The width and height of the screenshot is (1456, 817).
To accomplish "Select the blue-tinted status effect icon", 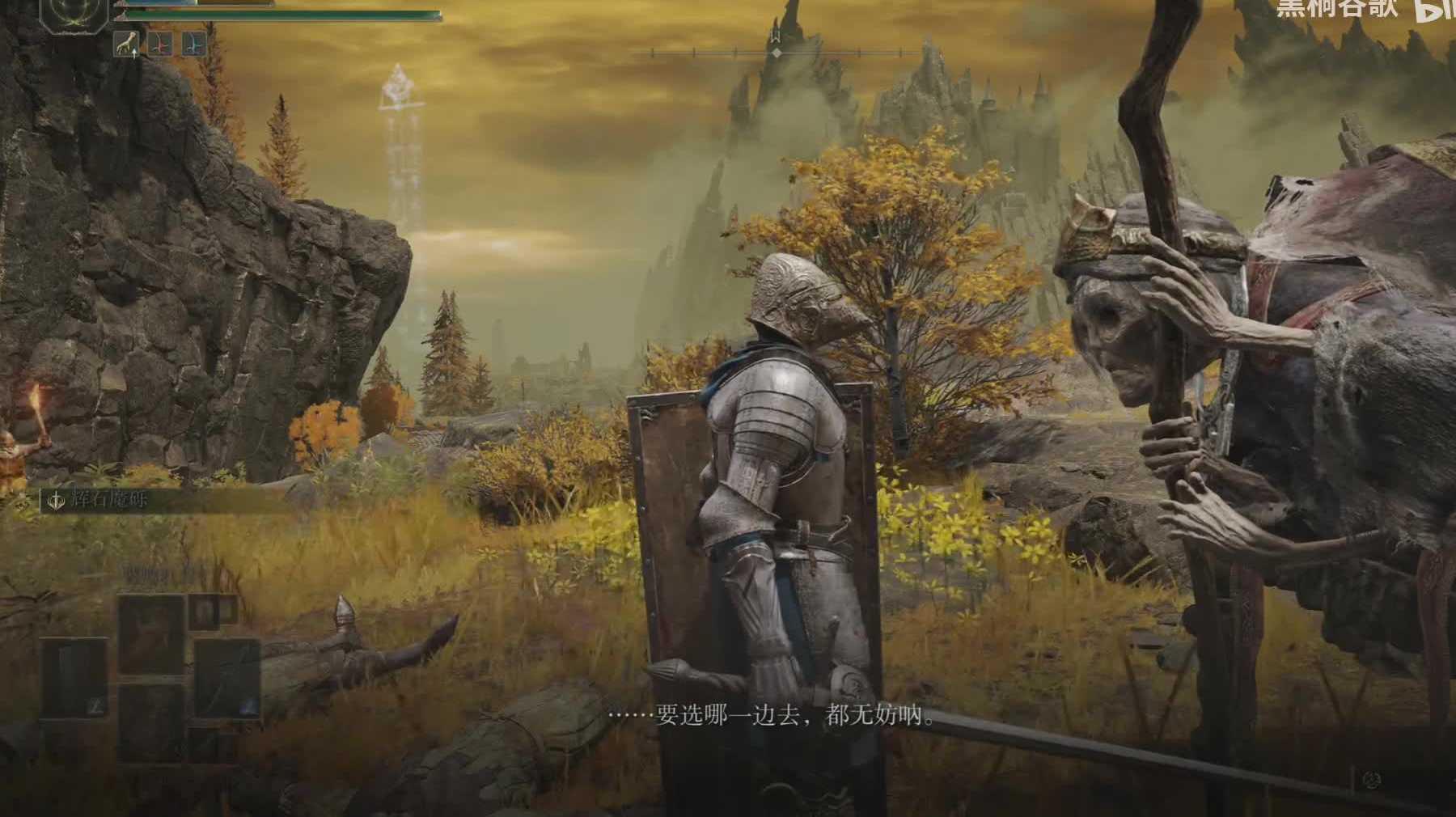I will click(x=193, y=44).
